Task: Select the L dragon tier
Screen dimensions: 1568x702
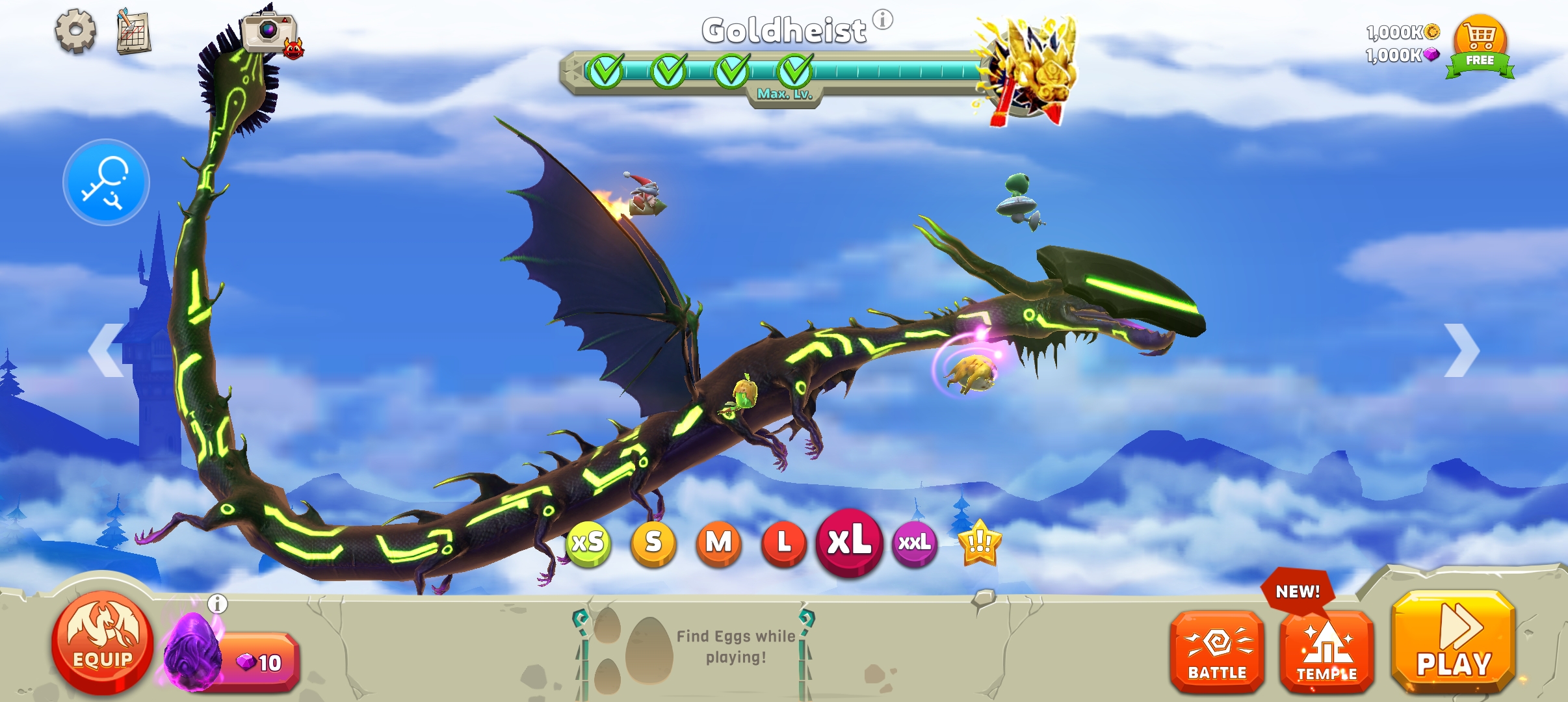Action: pos(783,543)
